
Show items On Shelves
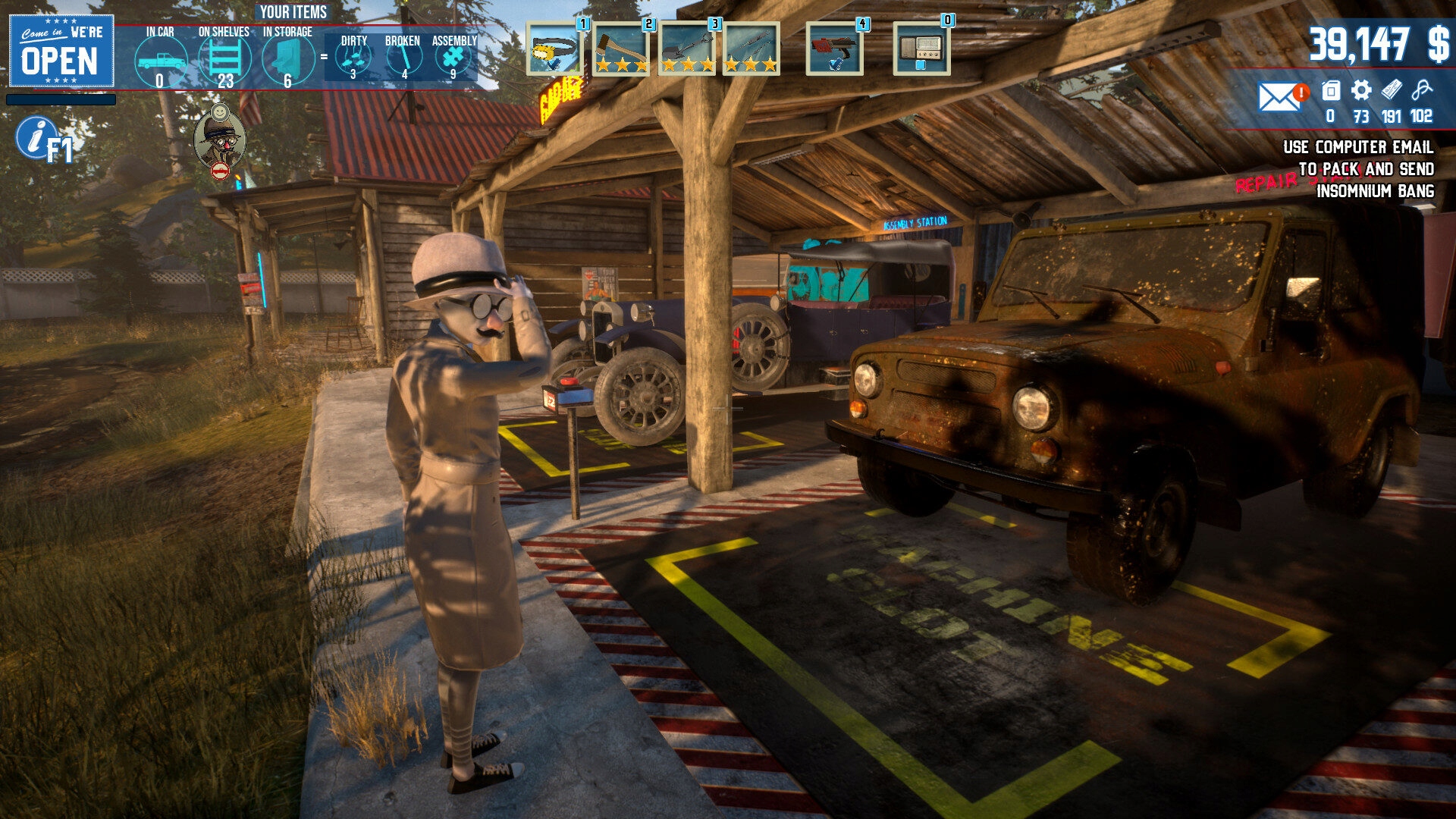click(224, 61)
